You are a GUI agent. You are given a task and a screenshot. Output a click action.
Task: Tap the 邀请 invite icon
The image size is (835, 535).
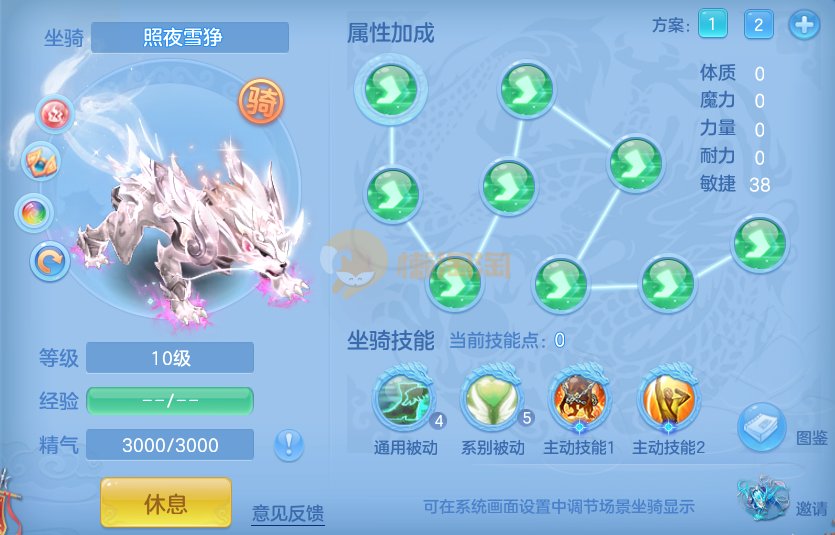[763, 500]
